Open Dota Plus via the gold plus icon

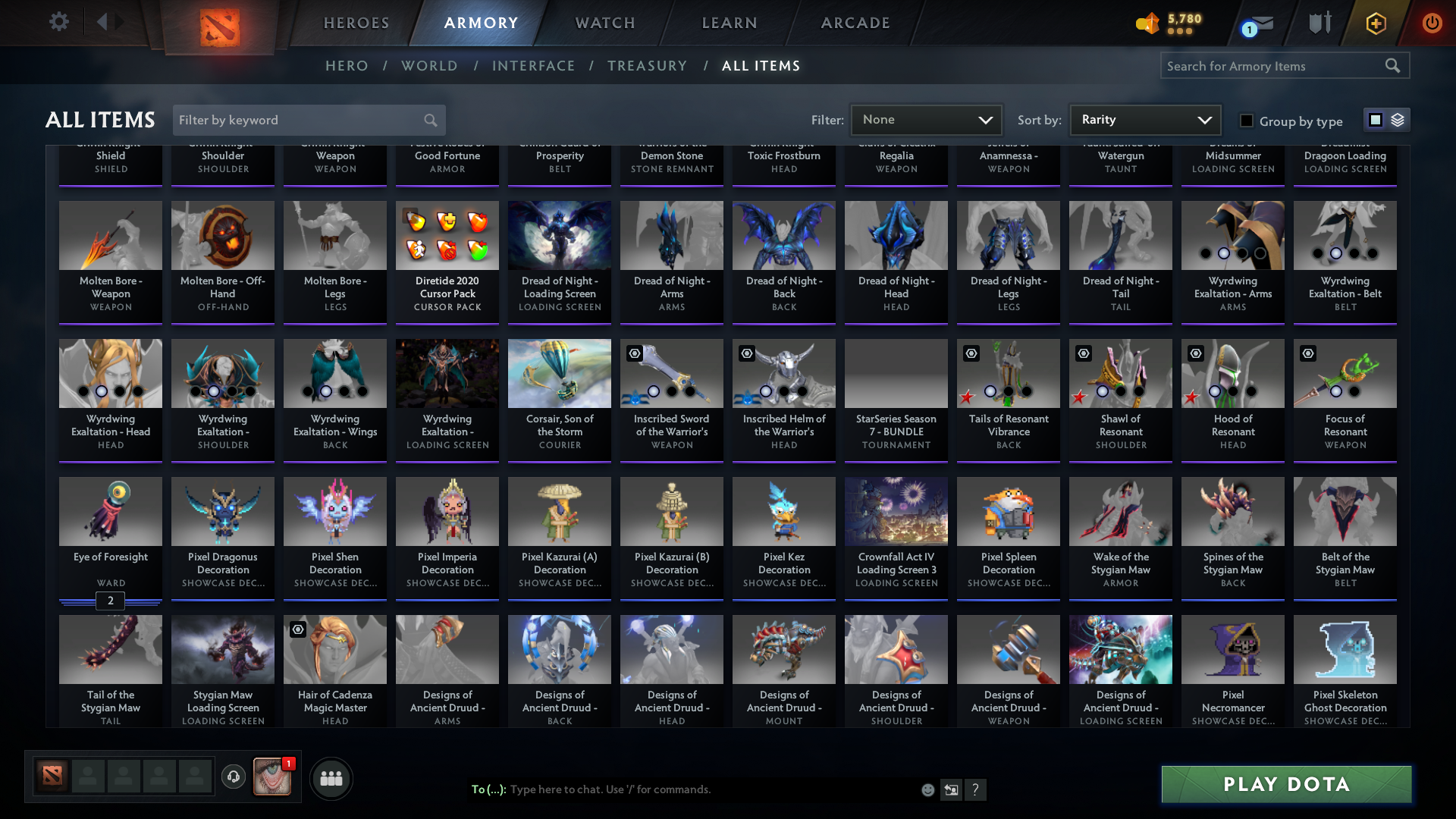click(1375, 23)
